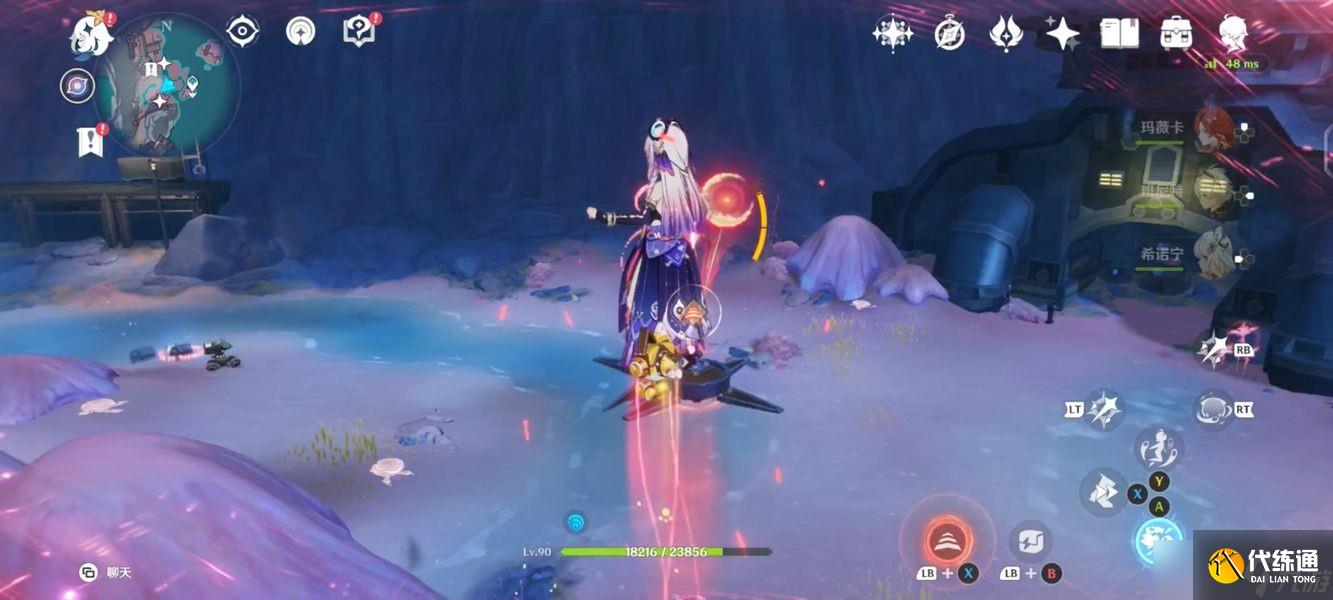This screenshot has width=1333, height=600.
Task: Open the handbook book icon
Action: point(1119,34)
